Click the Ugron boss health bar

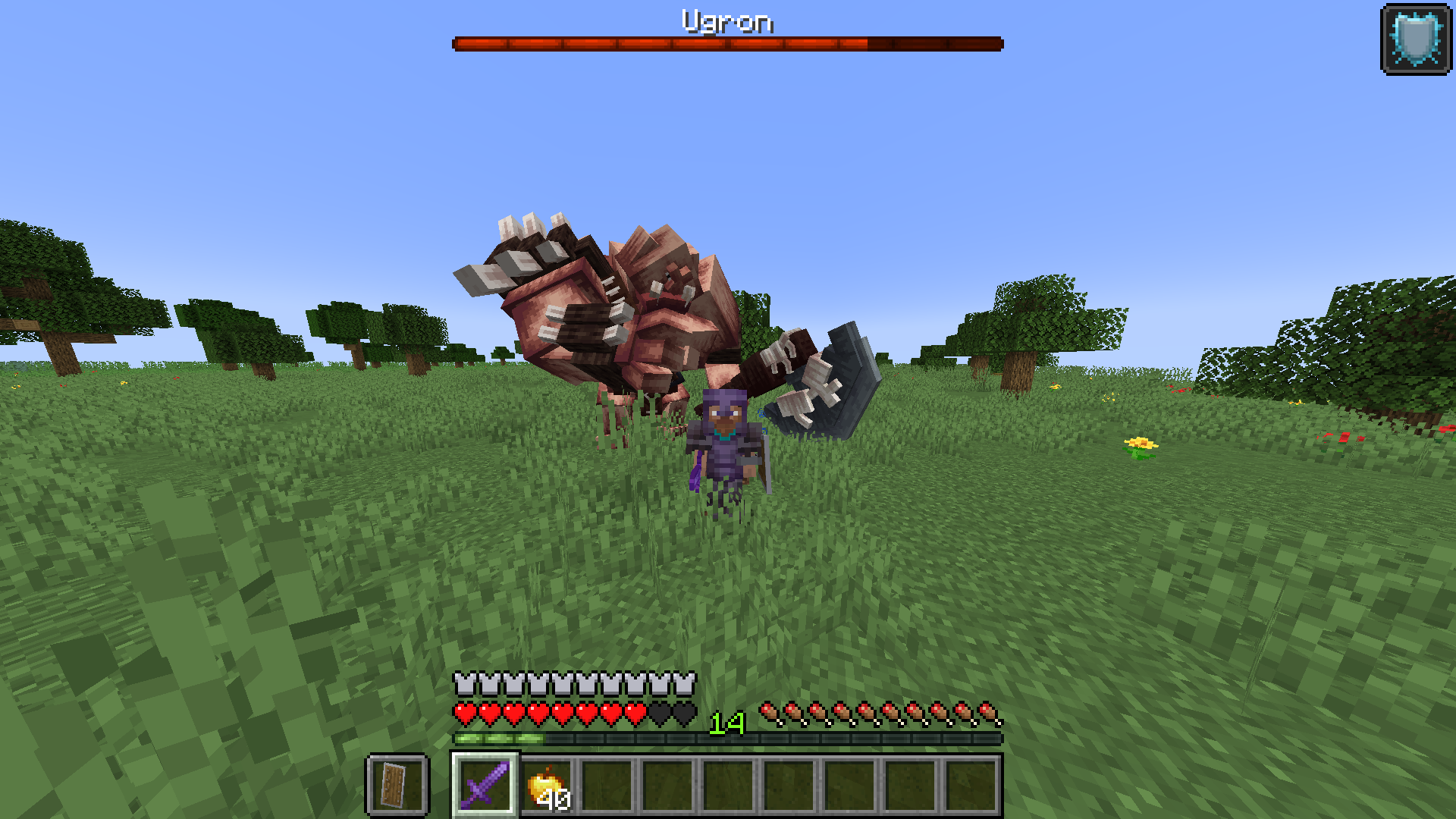[x=728, y=43]
